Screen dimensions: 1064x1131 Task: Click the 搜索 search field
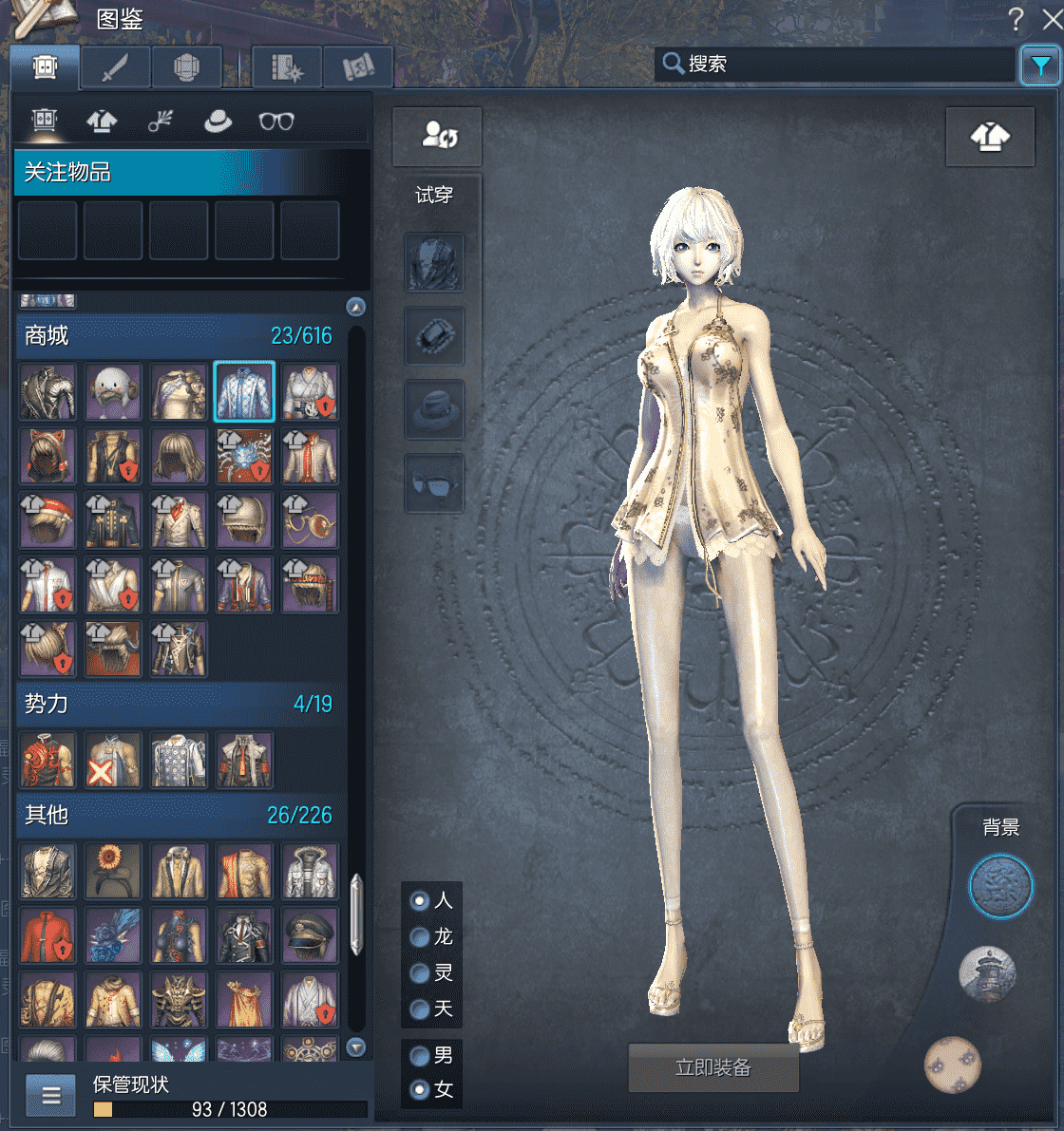836,64
